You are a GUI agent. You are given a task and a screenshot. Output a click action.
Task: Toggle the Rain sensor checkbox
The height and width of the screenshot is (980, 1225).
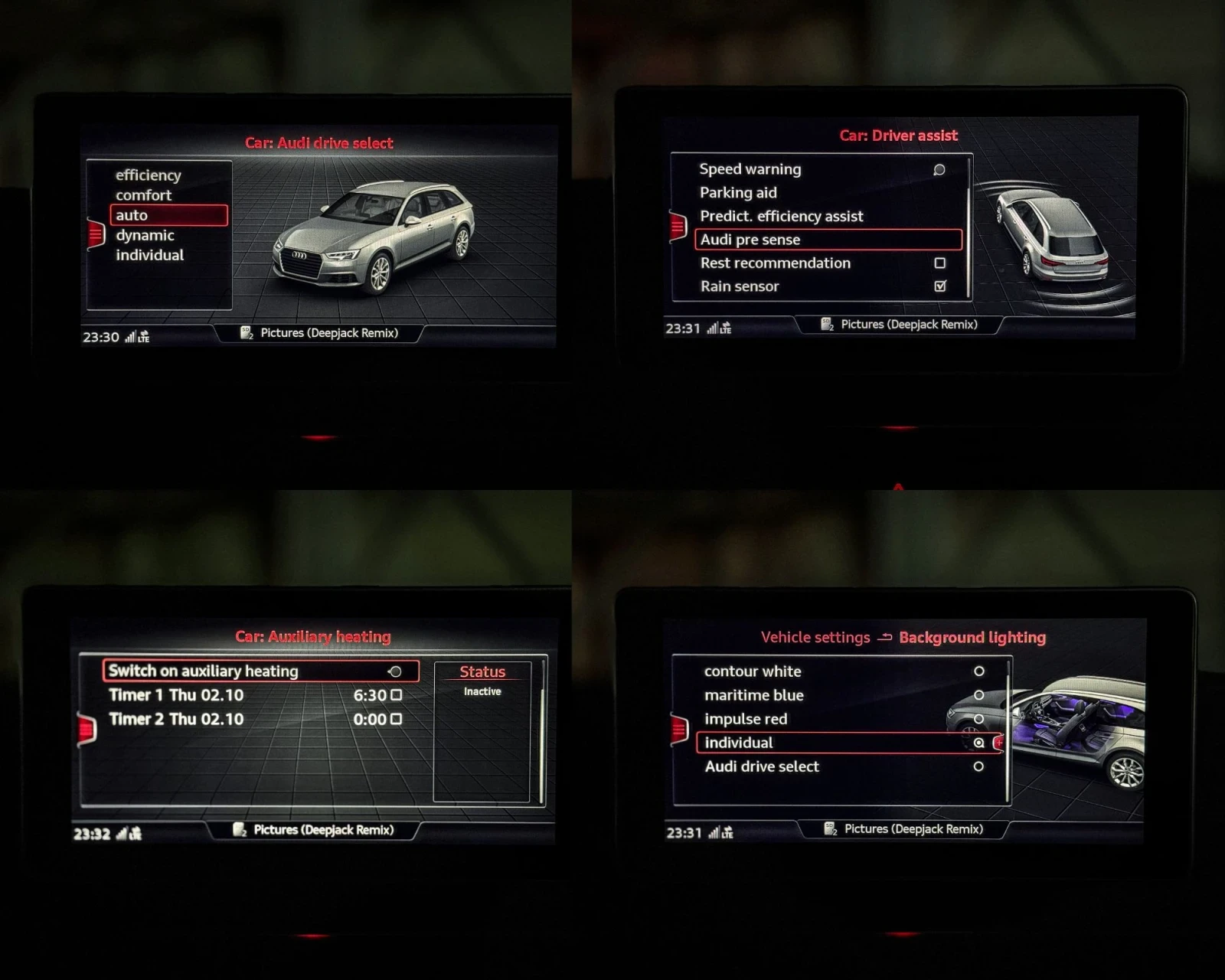tap(940, 286)
